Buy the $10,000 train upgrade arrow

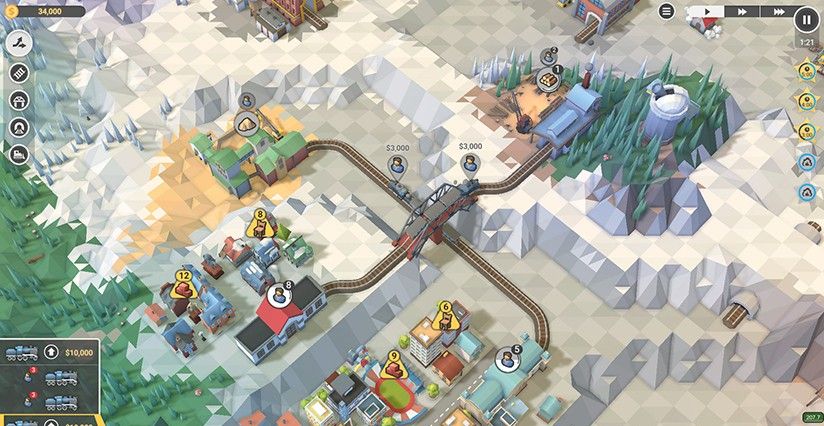(50, 352)
